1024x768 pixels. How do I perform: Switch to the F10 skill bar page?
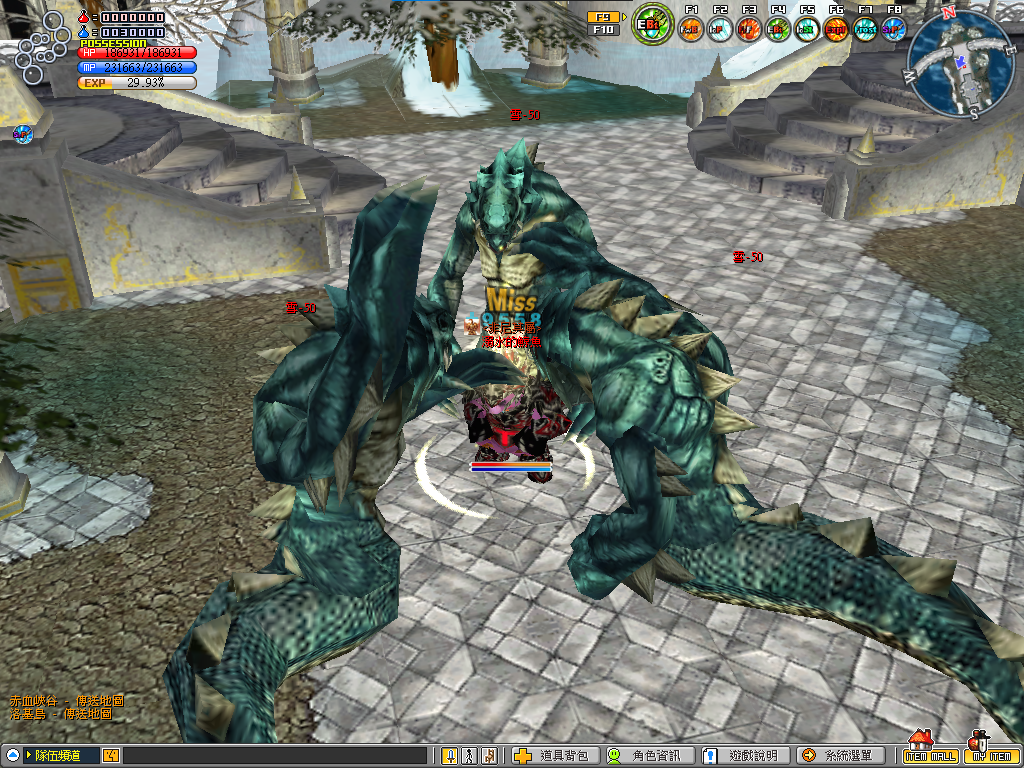point(602,30)
